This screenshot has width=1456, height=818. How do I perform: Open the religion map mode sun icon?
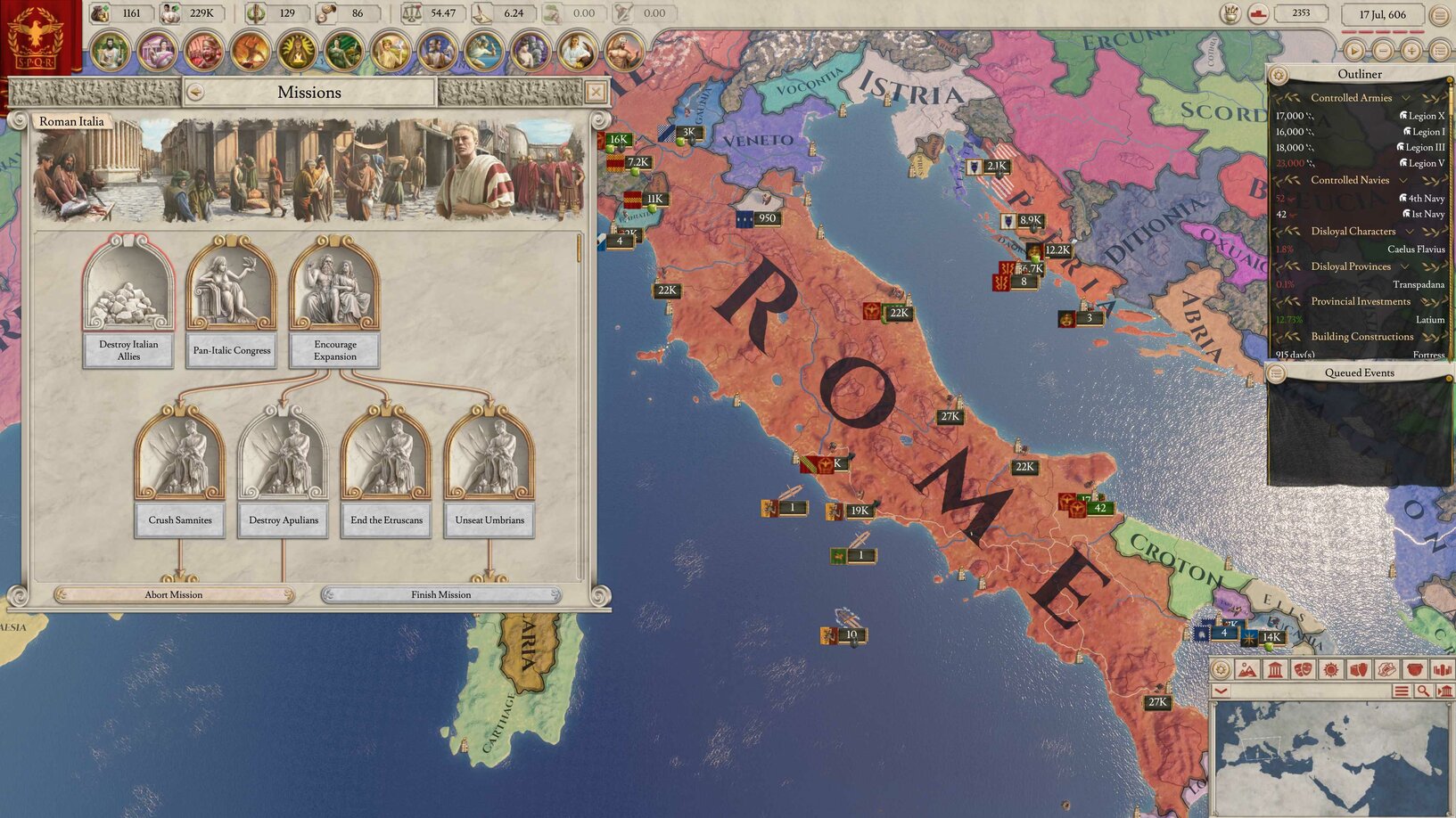coord(1330,669)
